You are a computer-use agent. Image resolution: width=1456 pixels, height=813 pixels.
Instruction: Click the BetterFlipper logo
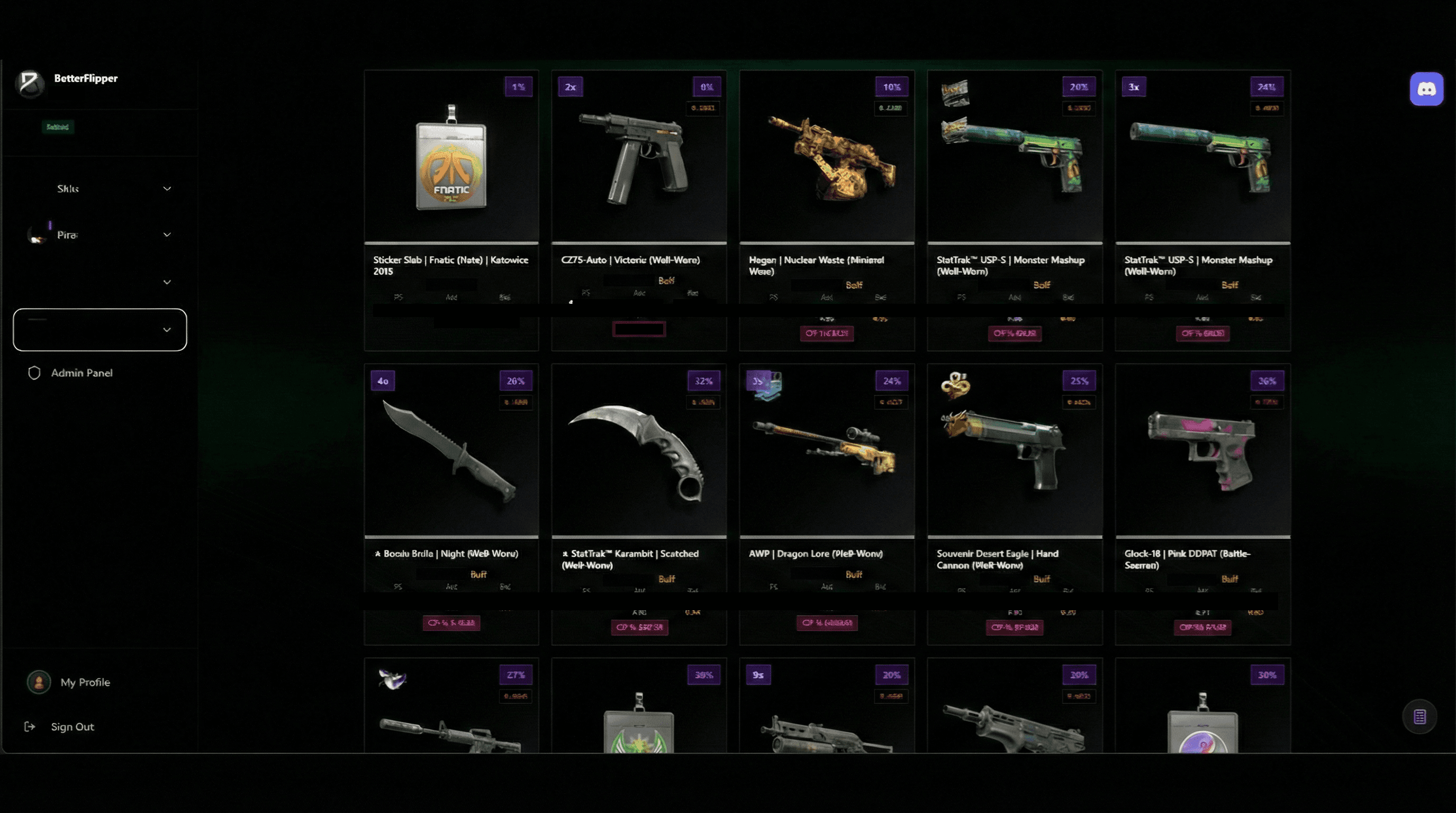tap(30, 83)
